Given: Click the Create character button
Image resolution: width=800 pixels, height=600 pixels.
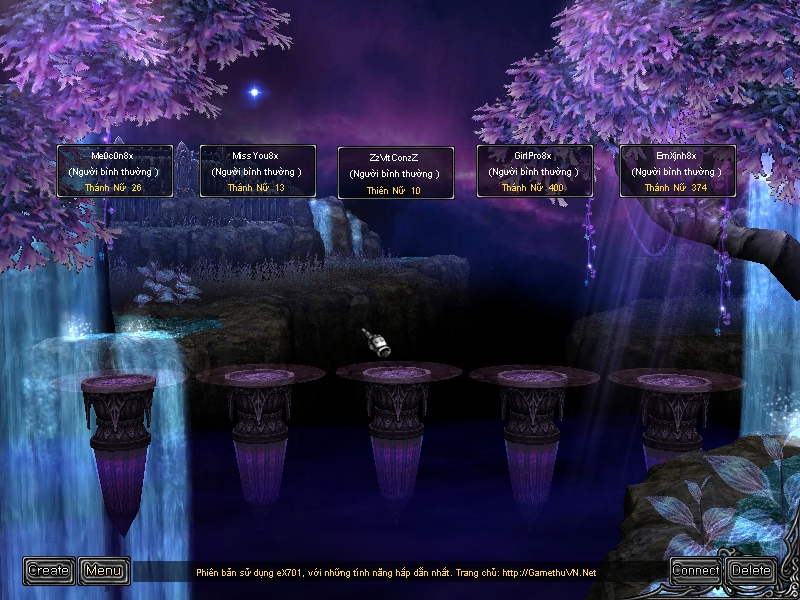Looking at the screenshot, I should tap(49, 570).
